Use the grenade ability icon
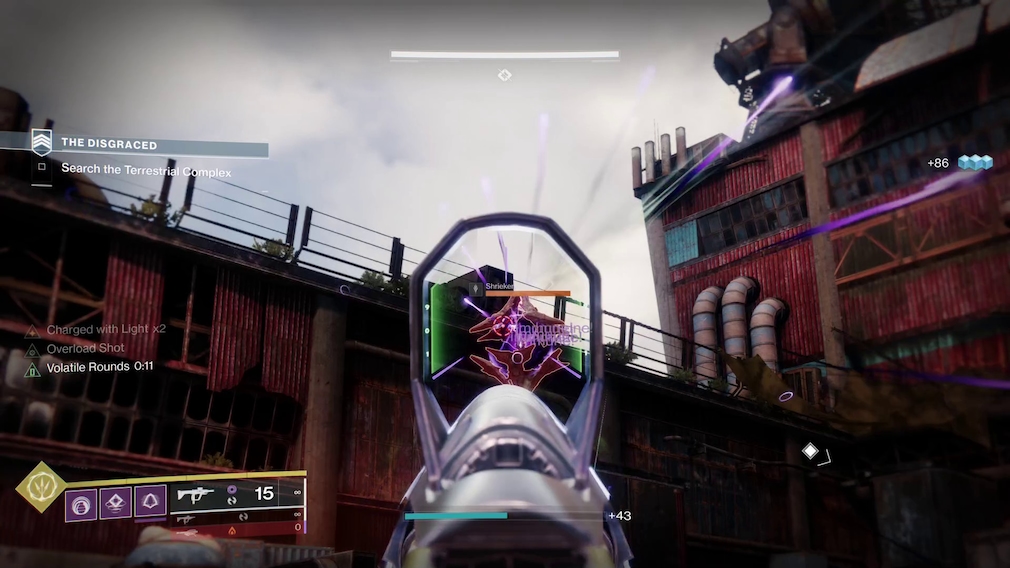Image resolution: width=1010 pixels, height=568 pixels. [x=80, y=502]
